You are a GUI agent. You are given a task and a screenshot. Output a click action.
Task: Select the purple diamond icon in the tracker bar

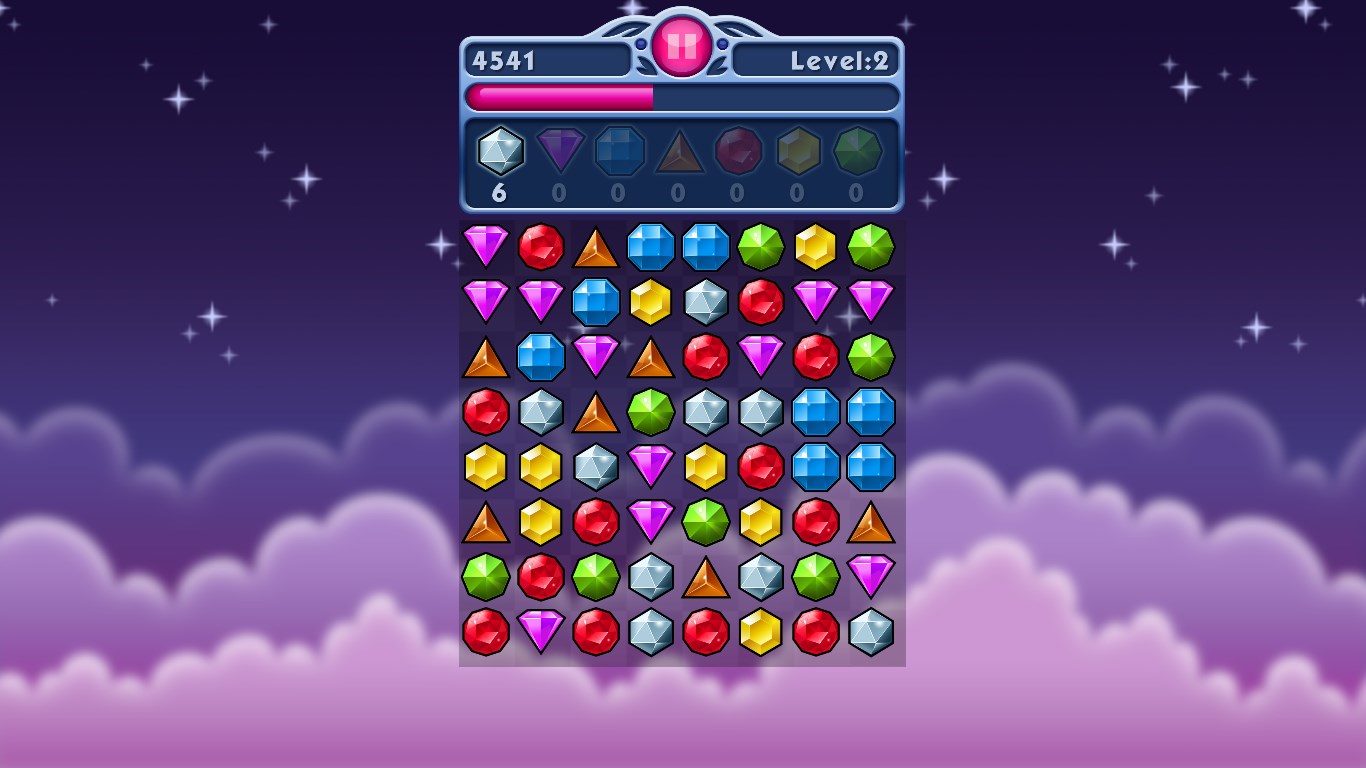(x=560, y=152)
